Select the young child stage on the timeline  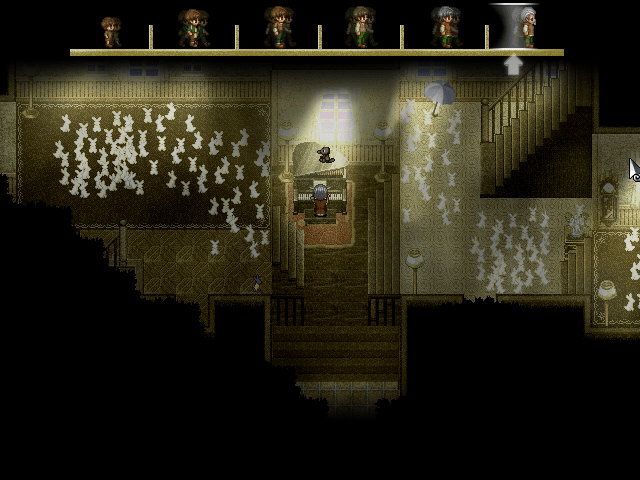pos(110,31)
